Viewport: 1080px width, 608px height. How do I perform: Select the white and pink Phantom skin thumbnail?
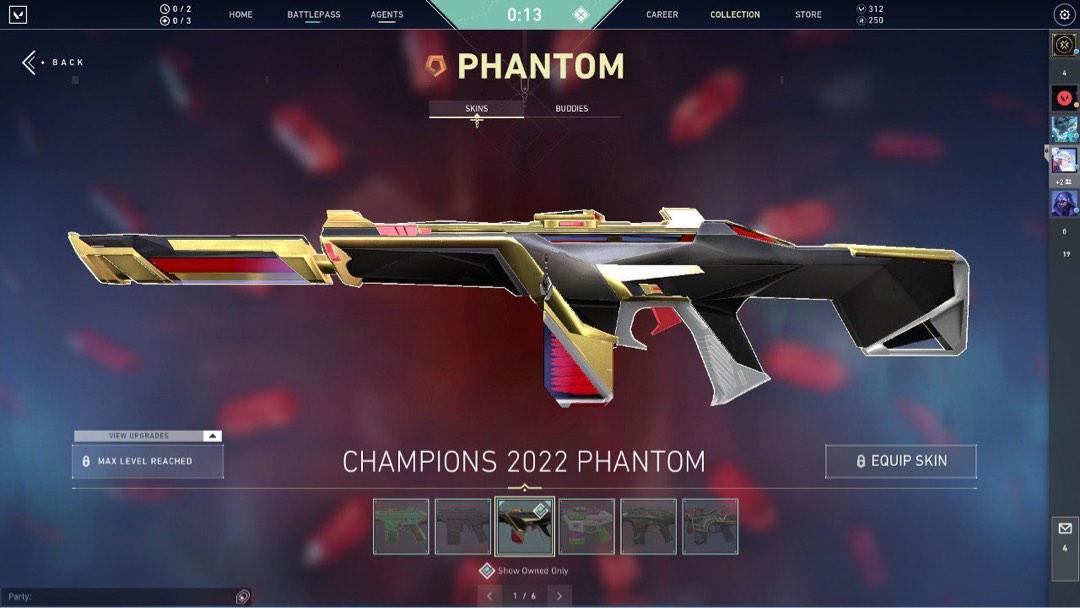point(586,526)
